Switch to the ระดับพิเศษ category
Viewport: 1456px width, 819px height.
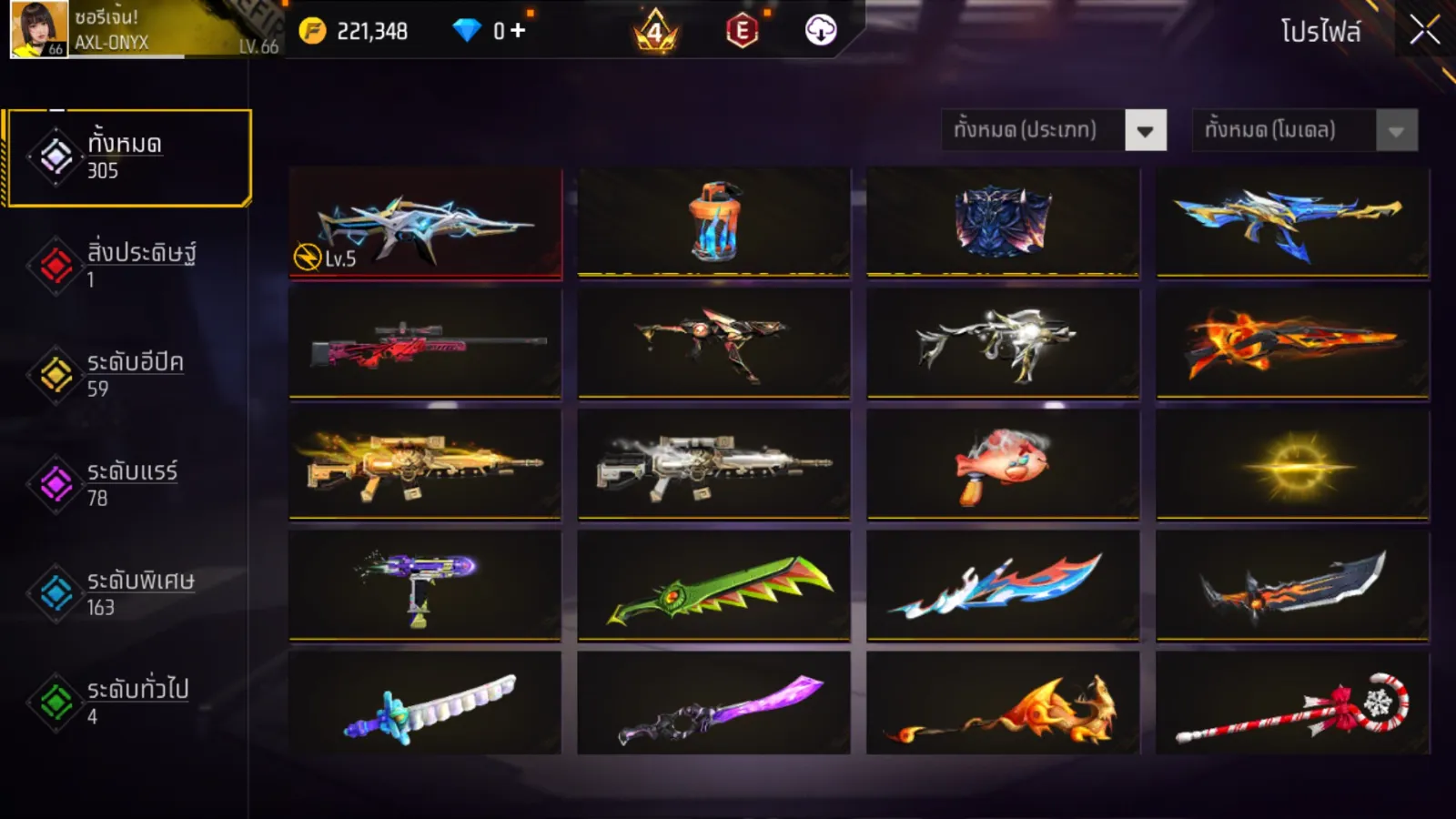tap(127, 593)
